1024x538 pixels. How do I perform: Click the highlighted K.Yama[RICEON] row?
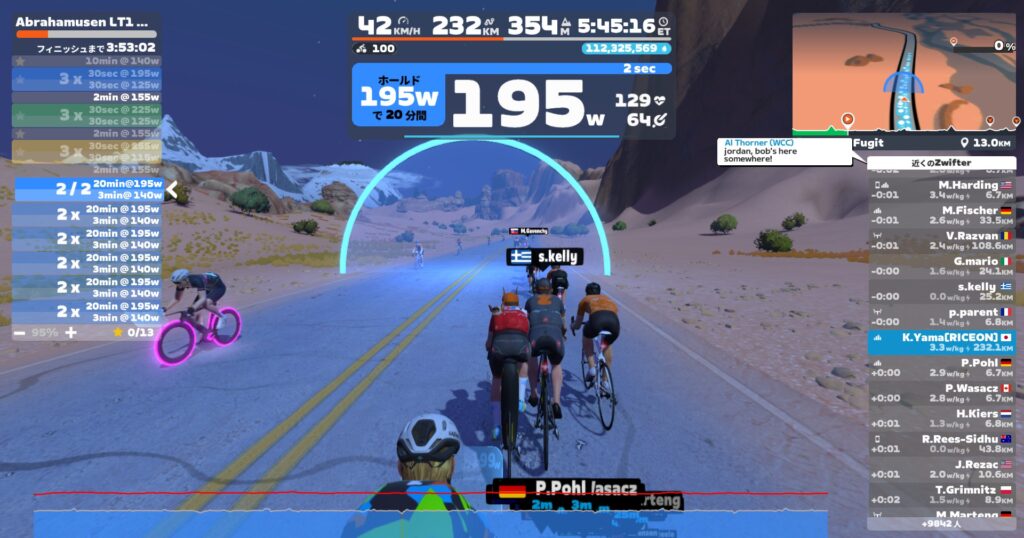point(941,342)
